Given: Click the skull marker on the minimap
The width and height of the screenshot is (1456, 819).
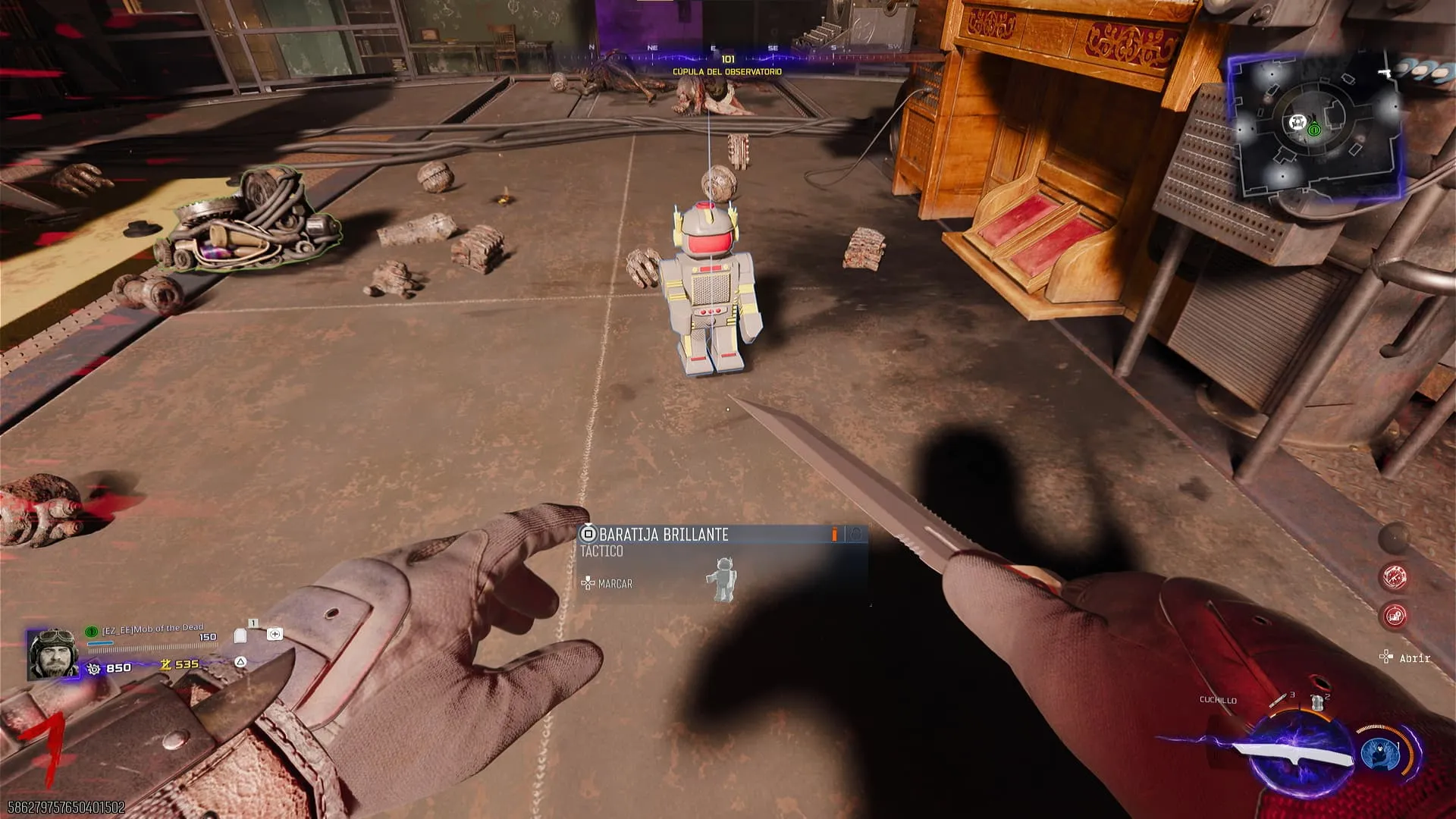Looking at the screenshot, I should tap(1297, 122).
